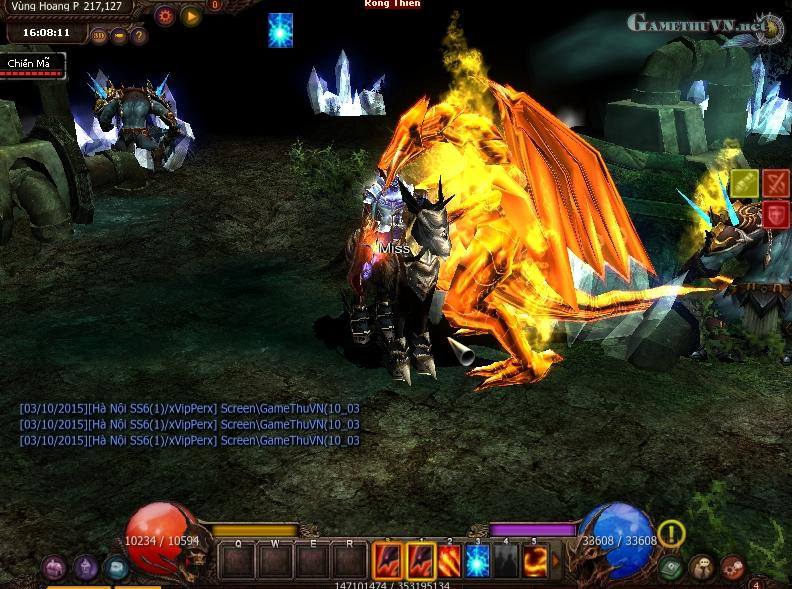The image size is (792, 589).
Task: Use the dark shadow figure skill in slot 4
Action: [506, 560]
